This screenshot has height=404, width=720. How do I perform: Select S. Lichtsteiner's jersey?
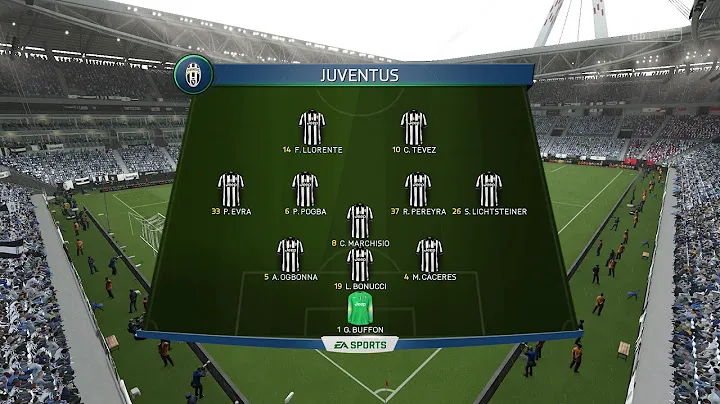[x=489, y=189]
